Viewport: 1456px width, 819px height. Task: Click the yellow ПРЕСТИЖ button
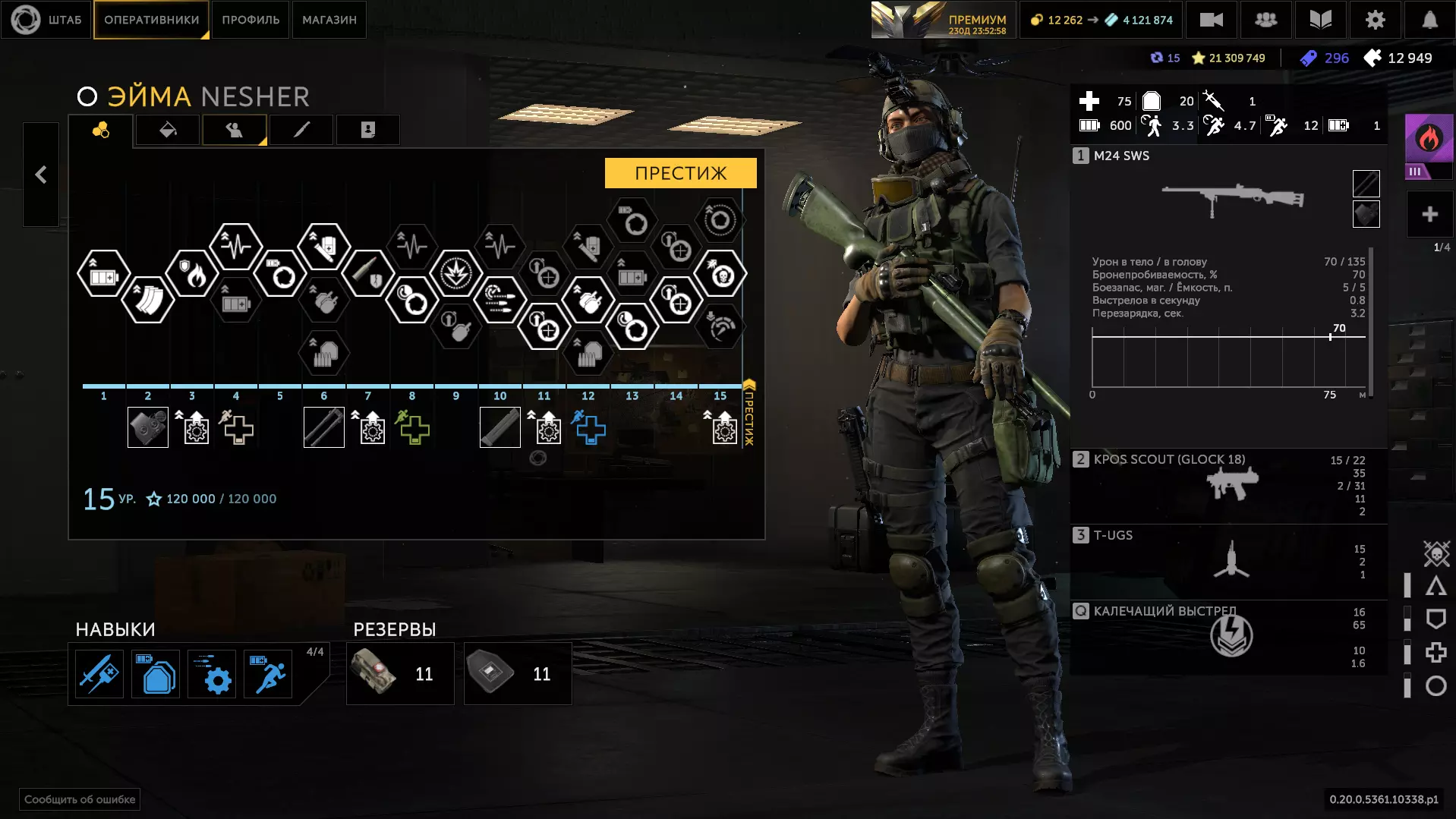pos(680,173)
